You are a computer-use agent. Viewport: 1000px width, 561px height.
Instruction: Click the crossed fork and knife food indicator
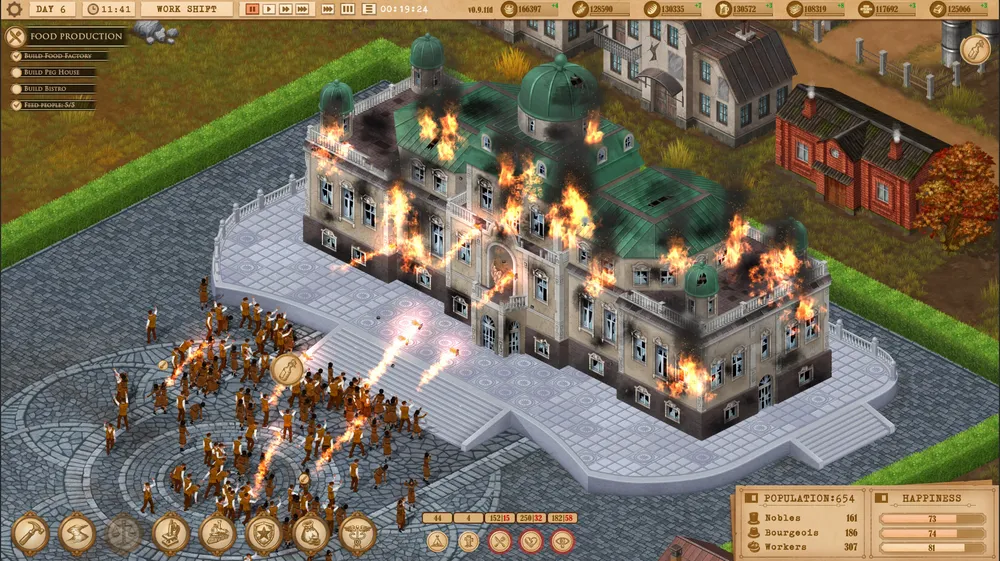(x=500, y=541)
